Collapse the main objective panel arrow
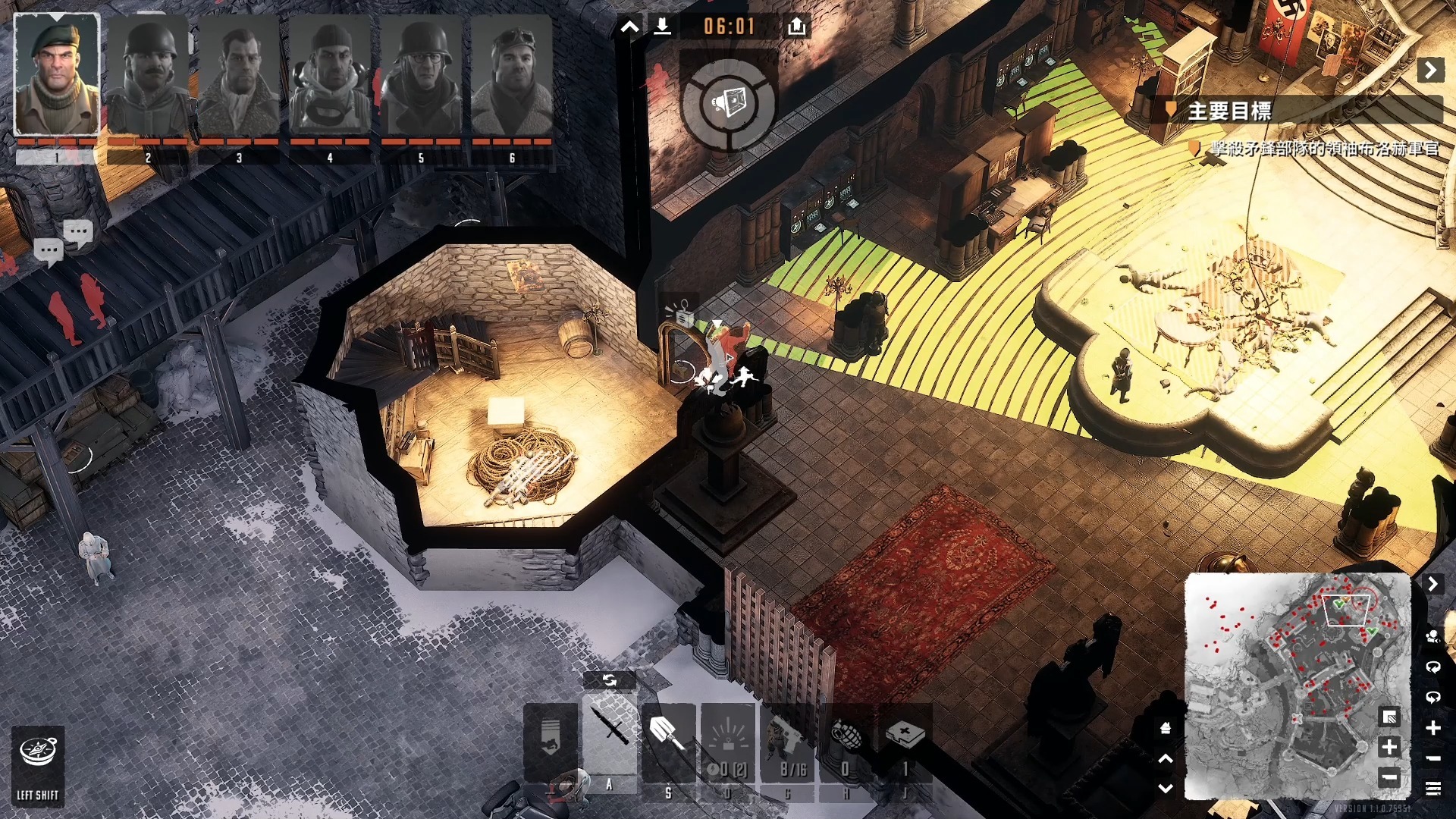Screen dimensions: 1456x819 (1430, 71)
